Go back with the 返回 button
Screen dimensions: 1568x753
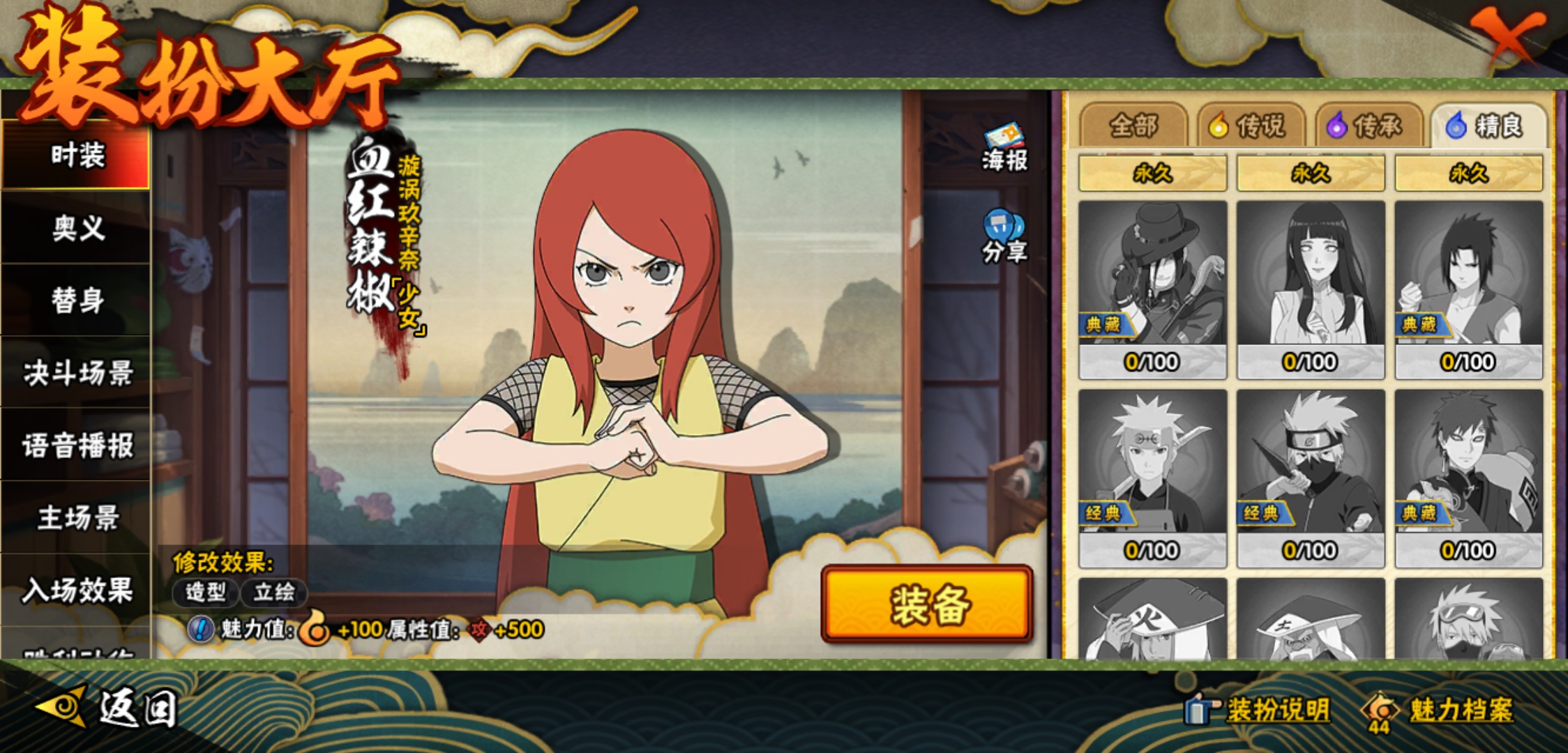[x=108, y=708]
